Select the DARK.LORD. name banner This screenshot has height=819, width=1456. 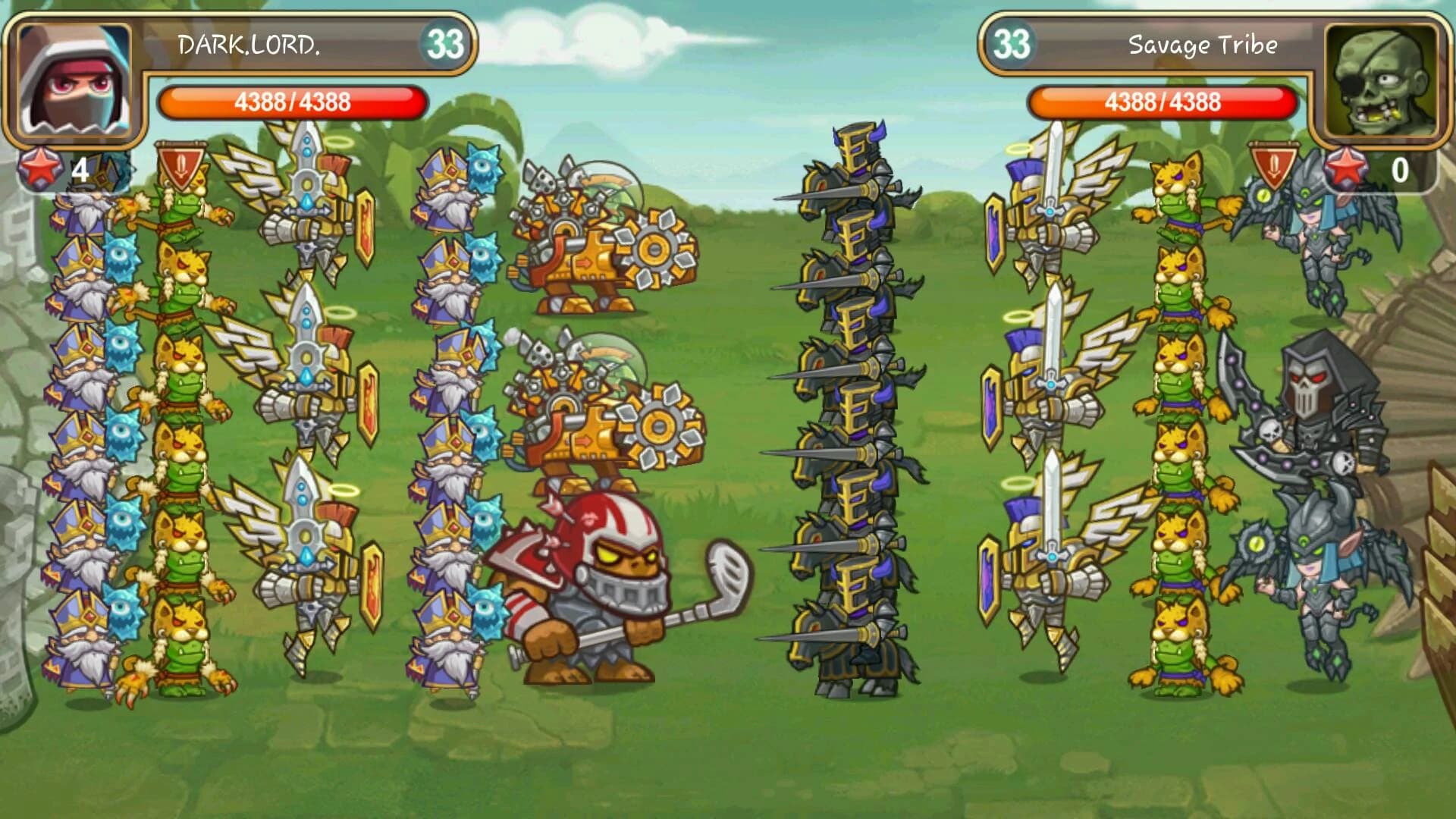point(250,44)
